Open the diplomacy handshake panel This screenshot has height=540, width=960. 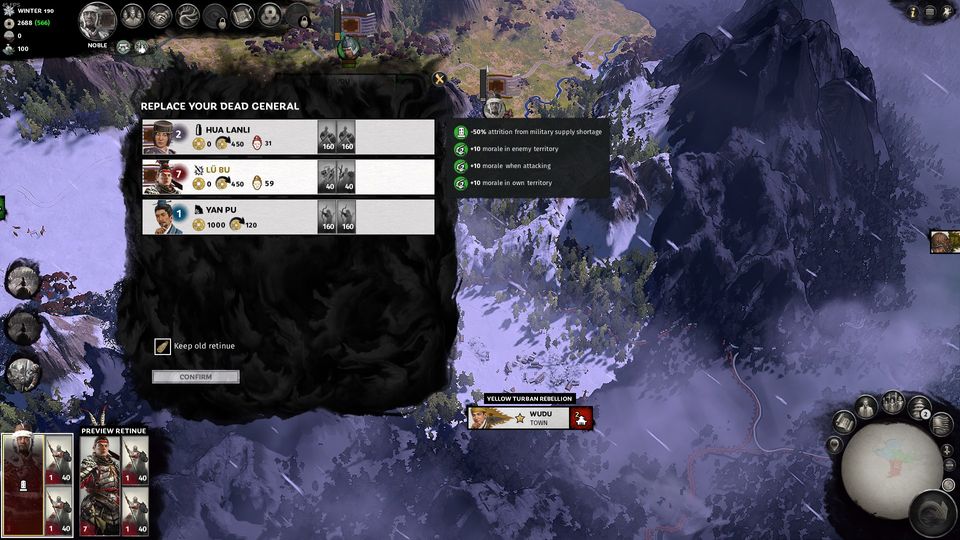tap(160, 15)
